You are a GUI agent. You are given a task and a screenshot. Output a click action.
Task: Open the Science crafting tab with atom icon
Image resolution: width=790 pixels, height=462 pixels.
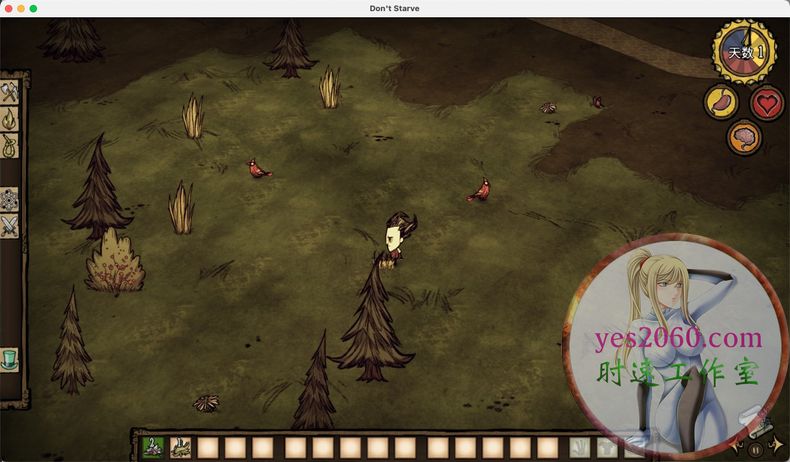(x=10, y=198)
